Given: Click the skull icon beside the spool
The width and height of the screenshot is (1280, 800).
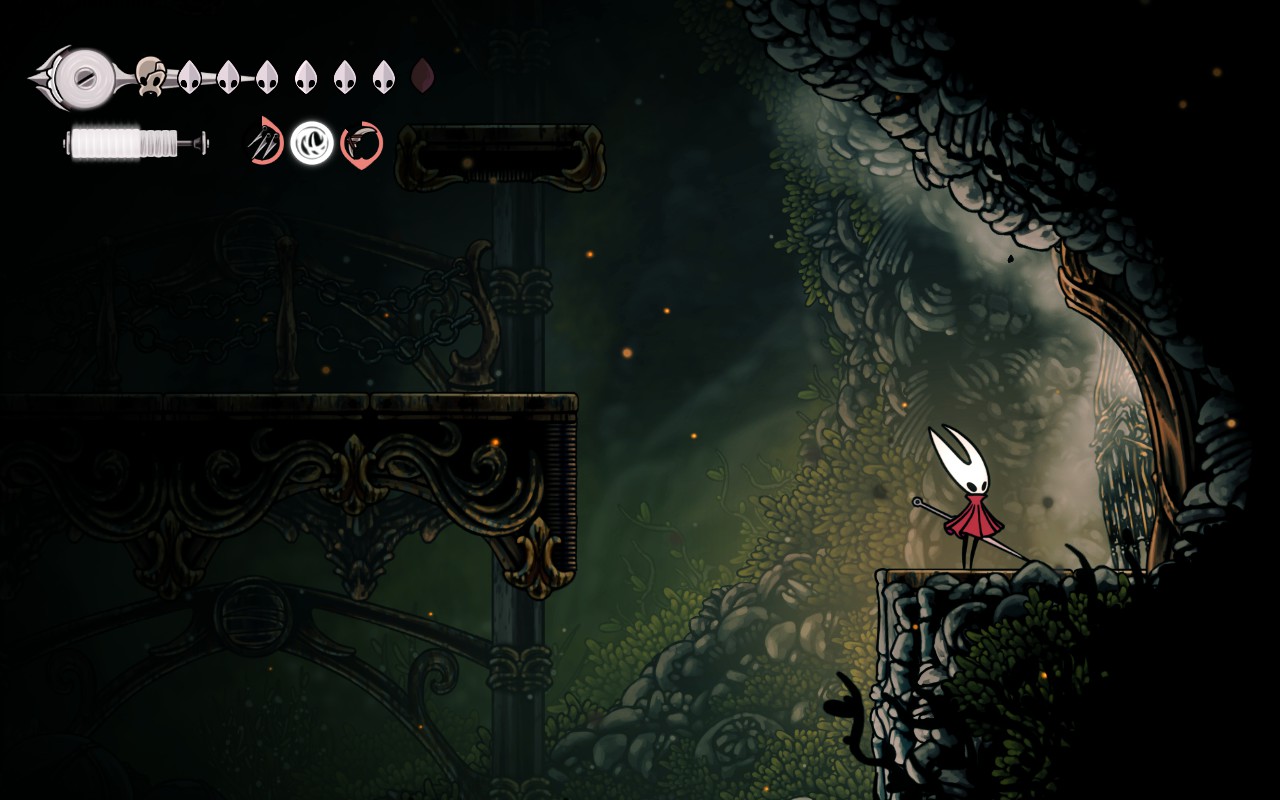Looking at the screenshot, I should [150, 76].
